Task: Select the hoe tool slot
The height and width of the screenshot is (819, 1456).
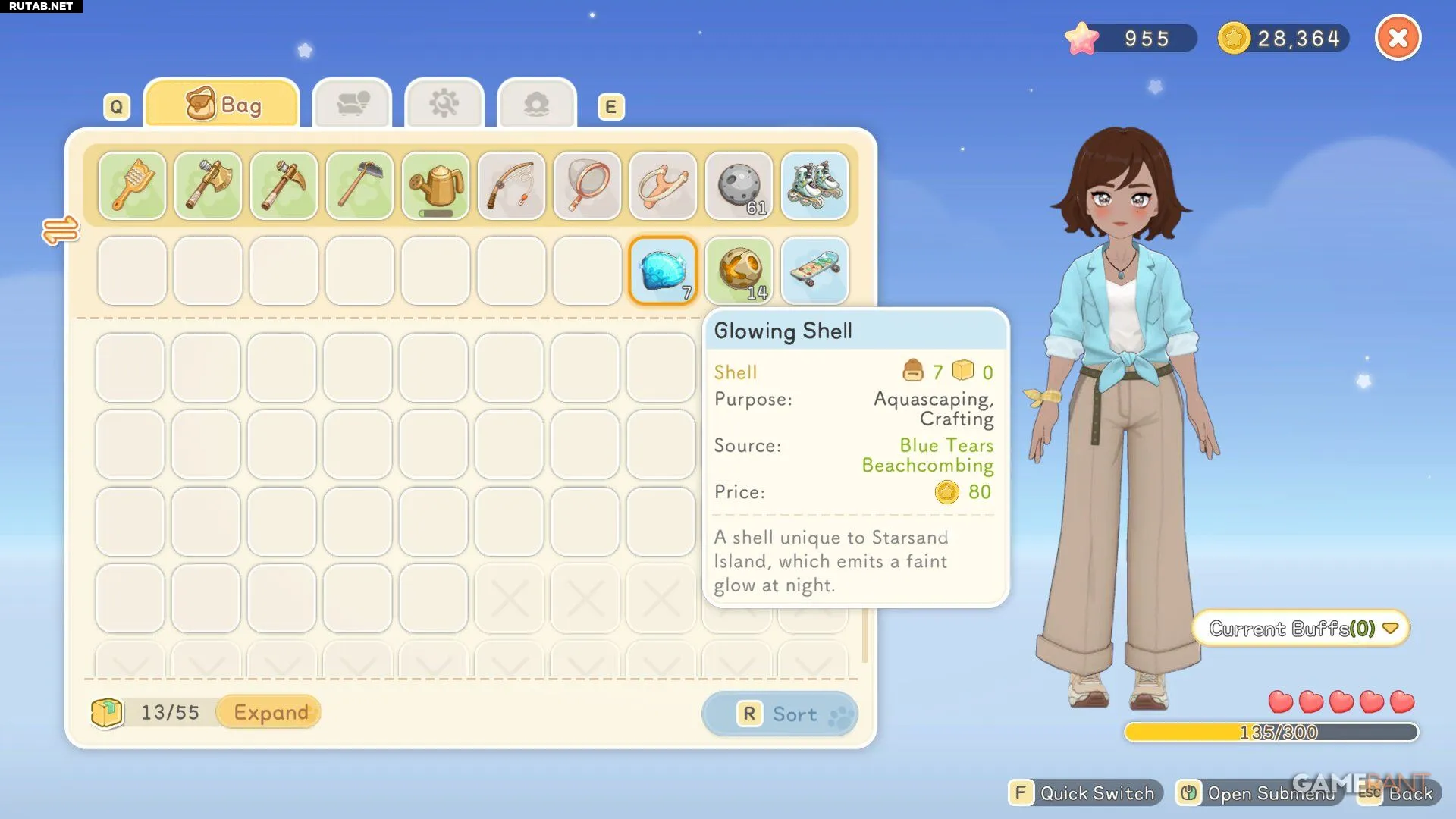Action: 359,186
